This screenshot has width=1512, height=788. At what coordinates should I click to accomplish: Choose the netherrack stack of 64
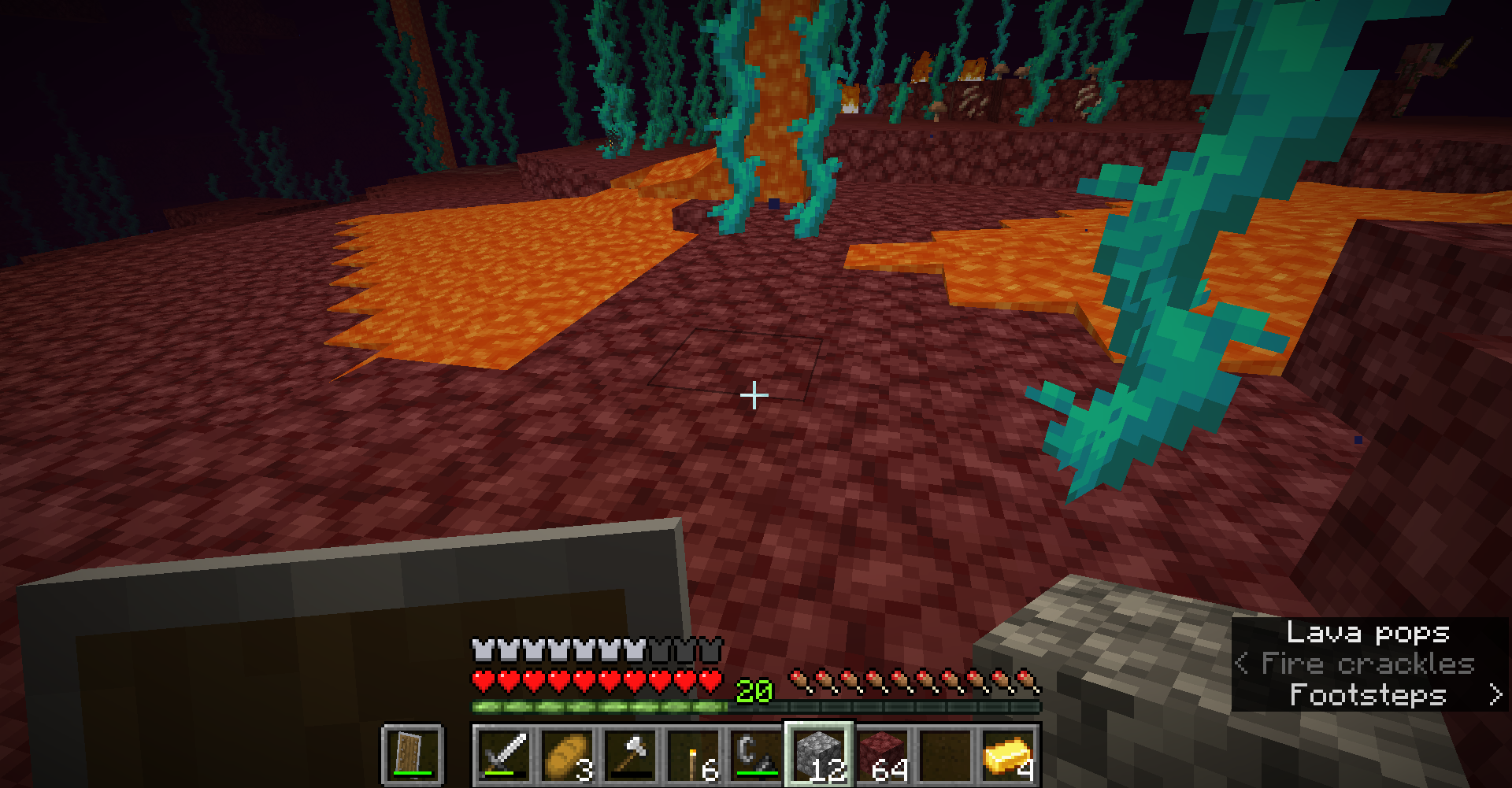882,755
